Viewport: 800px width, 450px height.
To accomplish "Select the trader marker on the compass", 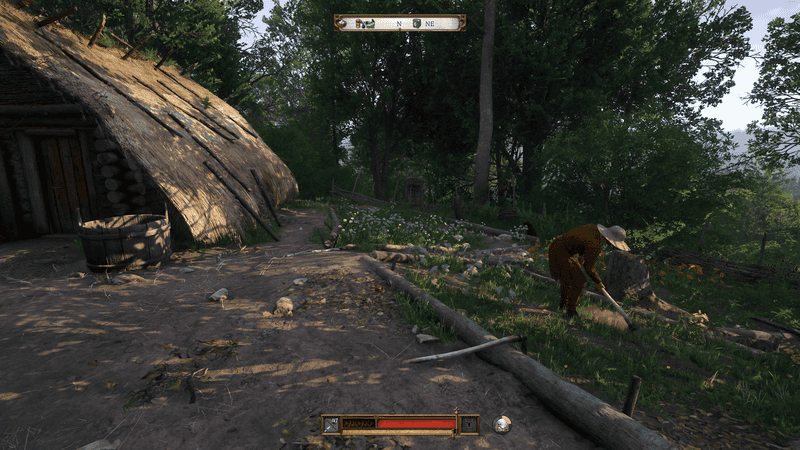I will 361,22.
